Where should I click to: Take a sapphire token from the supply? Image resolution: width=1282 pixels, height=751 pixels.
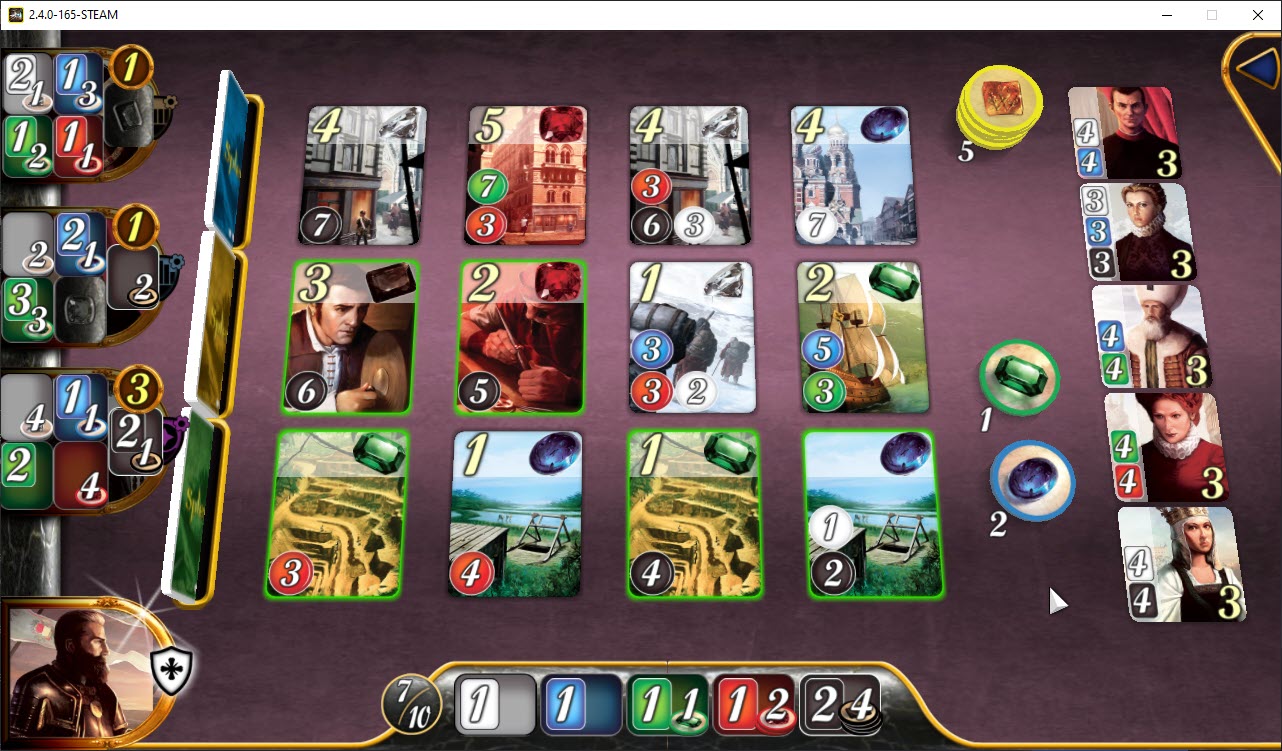1032,483
